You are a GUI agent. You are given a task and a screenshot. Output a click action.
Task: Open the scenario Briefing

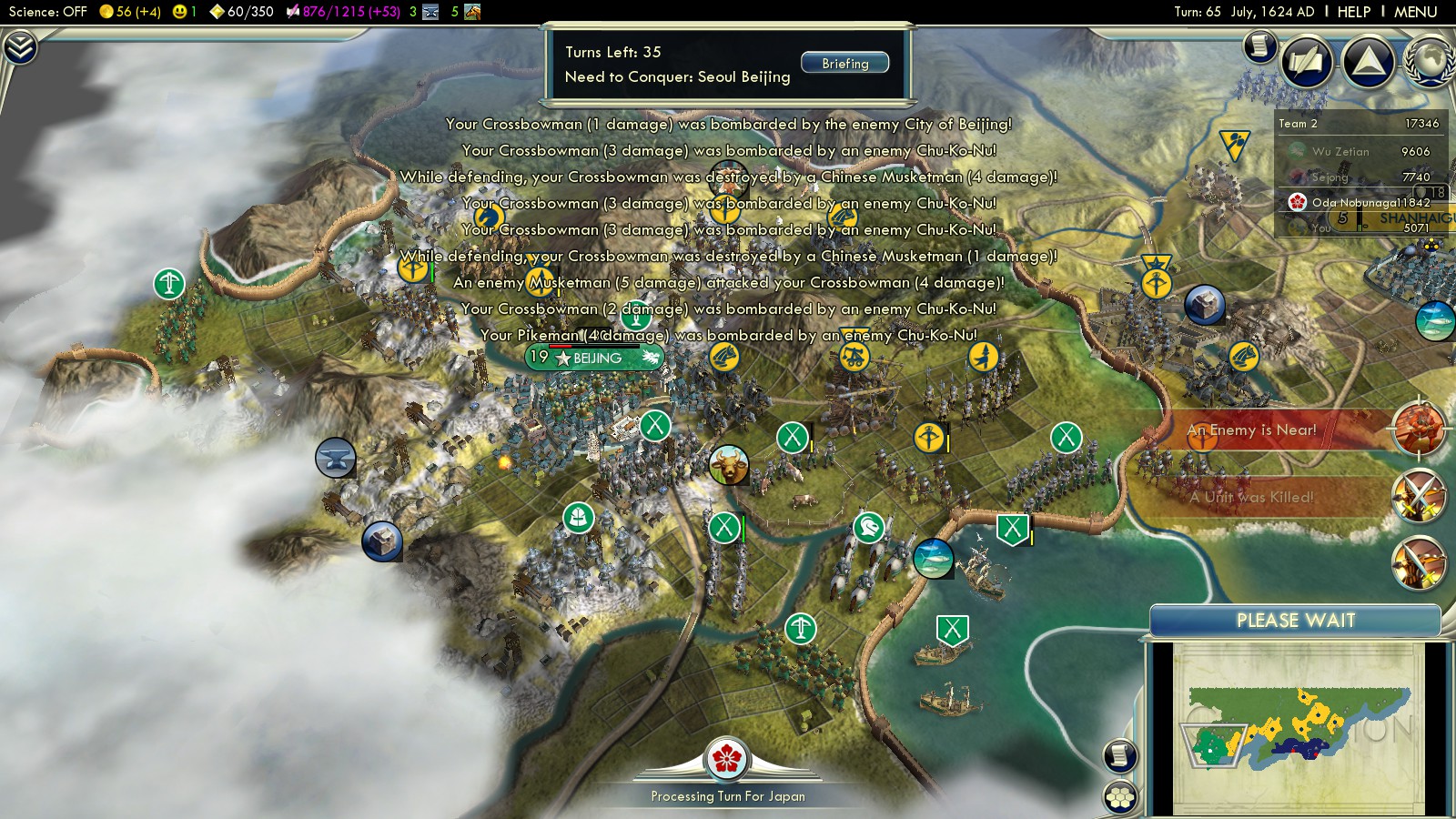pos(844,63)
